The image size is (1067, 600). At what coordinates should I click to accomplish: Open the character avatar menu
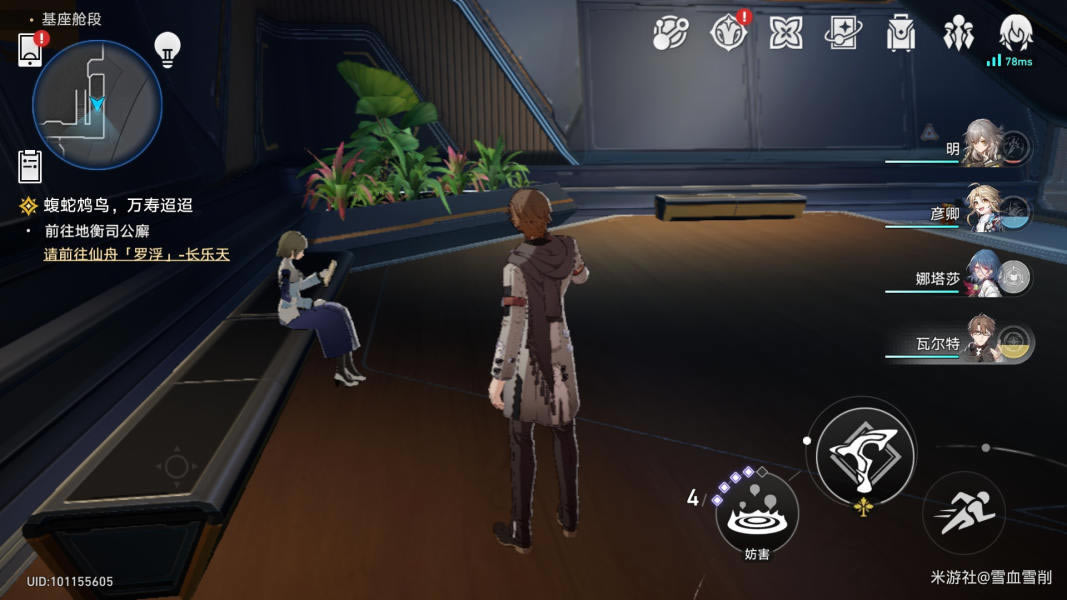click(x=1016, y=33)
